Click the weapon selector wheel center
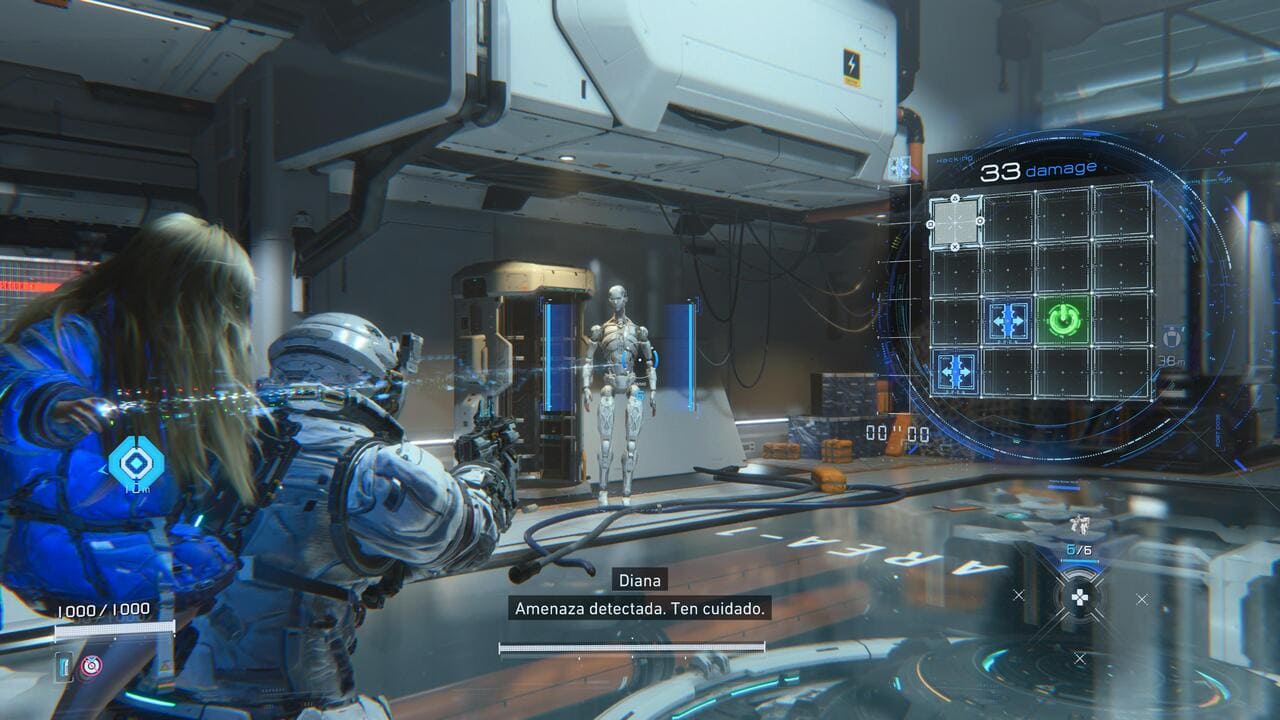This screenshot has width=1280, height=720. point(1080,599)
